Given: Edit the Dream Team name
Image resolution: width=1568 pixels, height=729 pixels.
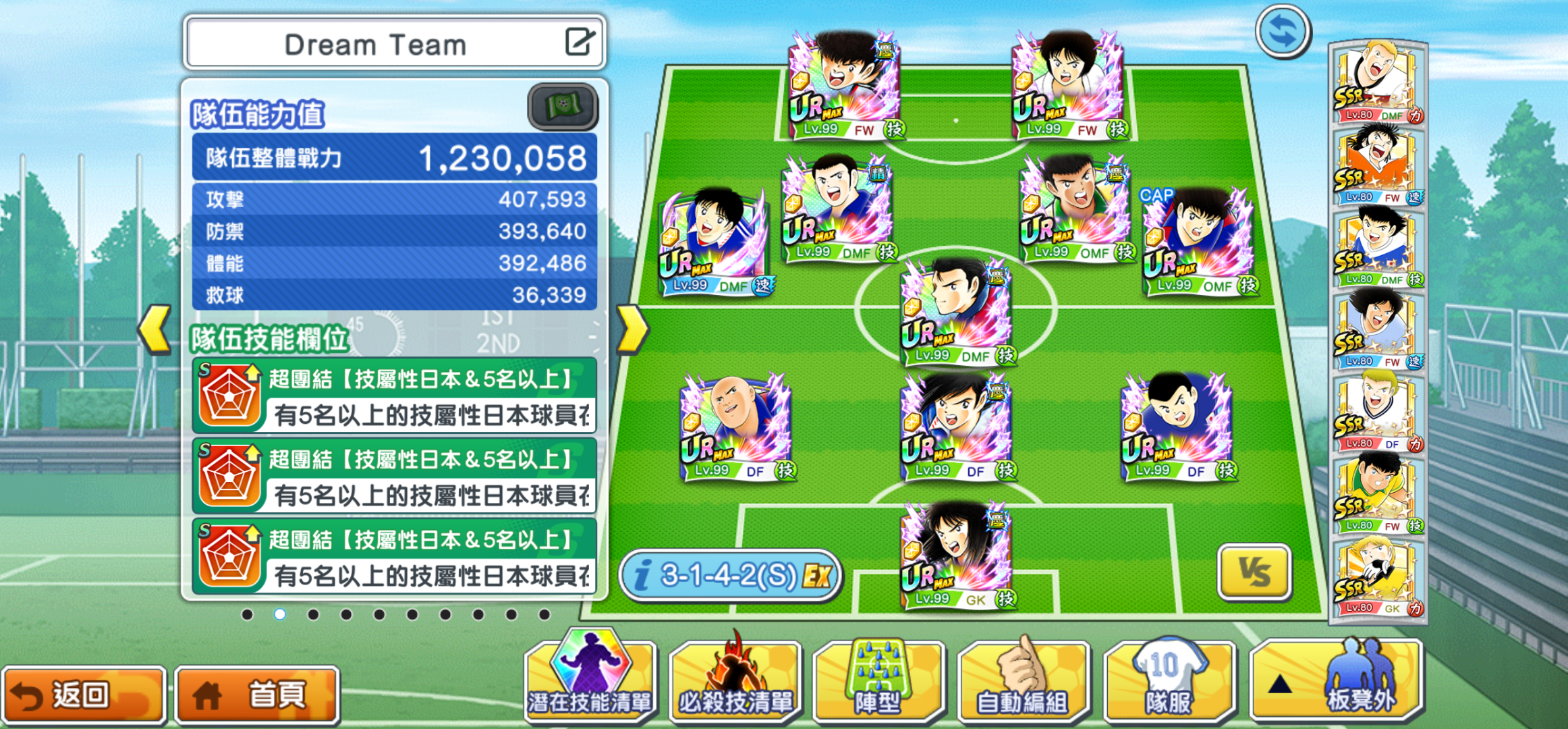Looking at the screenshot, I should point(579,43).
